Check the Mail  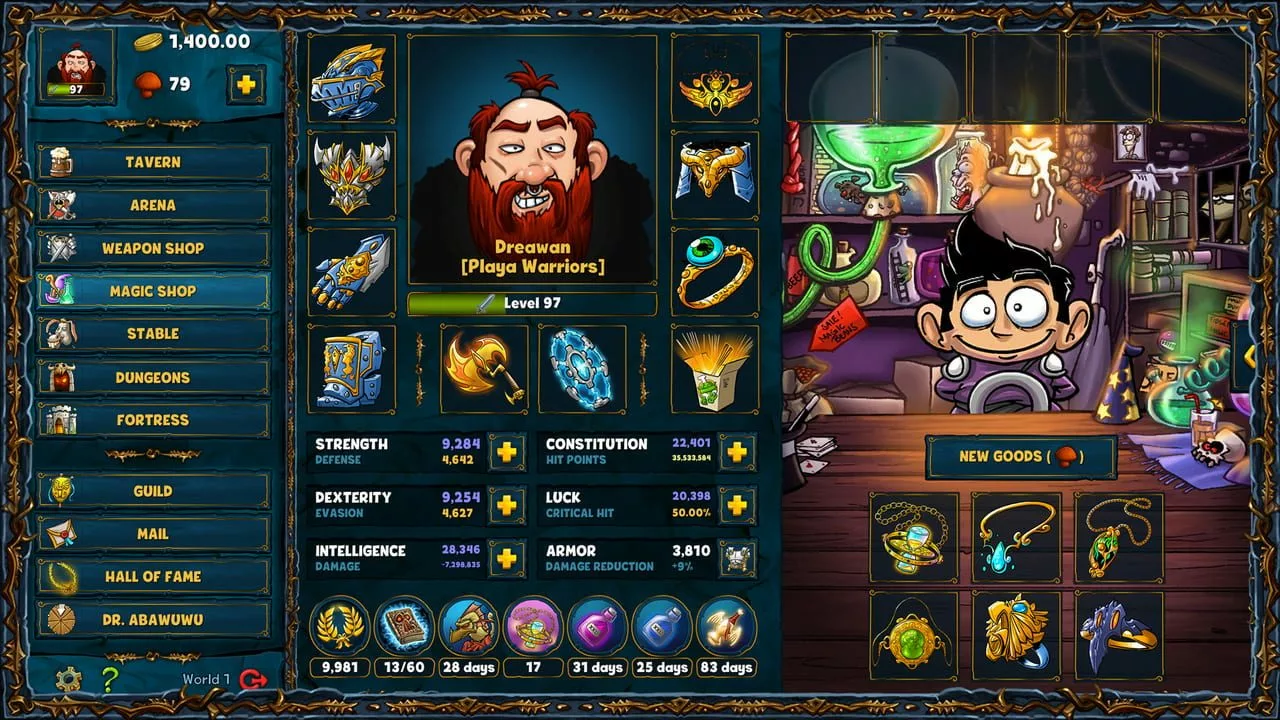tap(153, 534)
